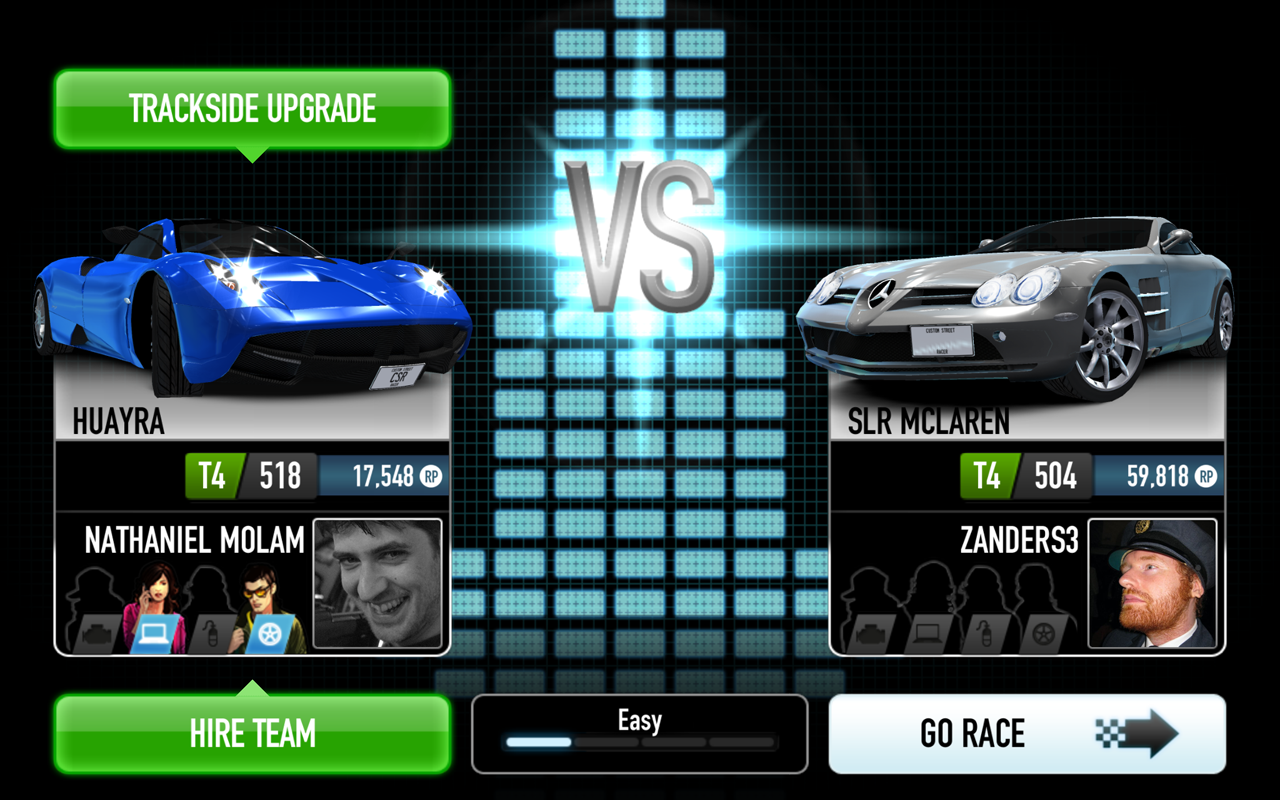Click the SLR McLaren T4 tier badge
The image size is (1280, 800).
click(986, 476)
